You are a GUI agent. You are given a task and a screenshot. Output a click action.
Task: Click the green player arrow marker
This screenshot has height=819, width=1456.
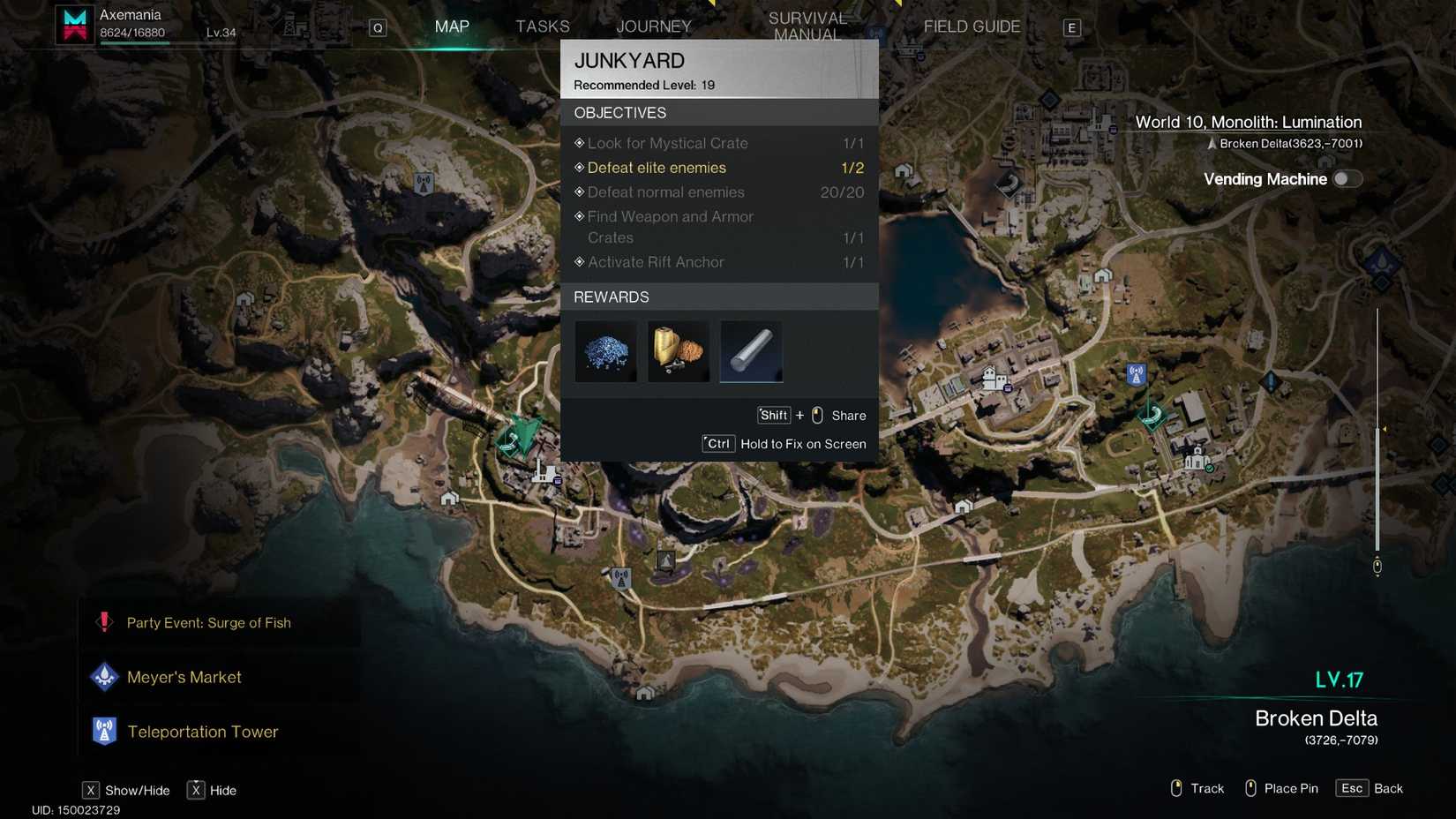pyautogui.click(x=522, y=434)
